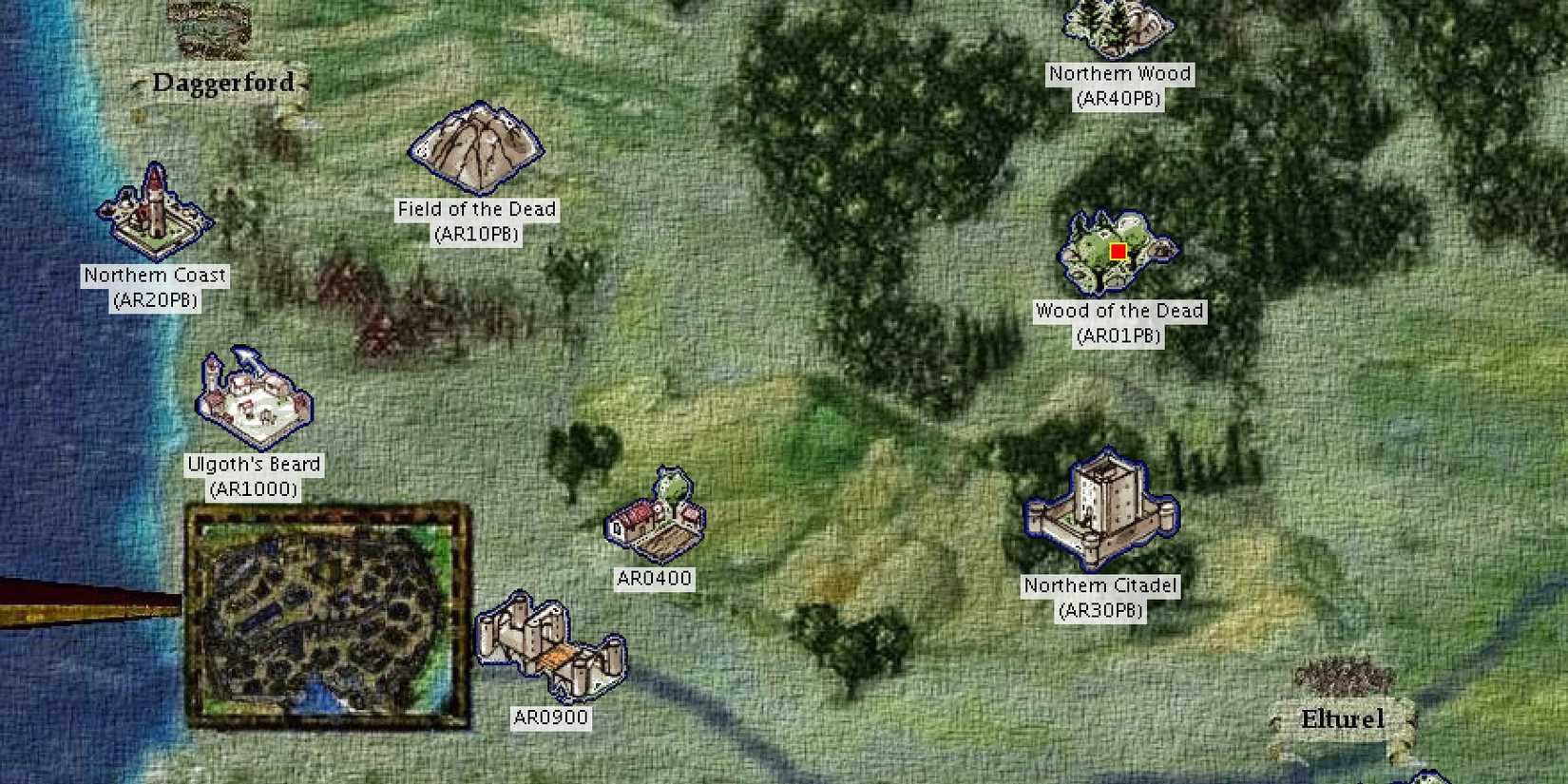
Task: Click the Daggerford map label
Action: (224, 82)
